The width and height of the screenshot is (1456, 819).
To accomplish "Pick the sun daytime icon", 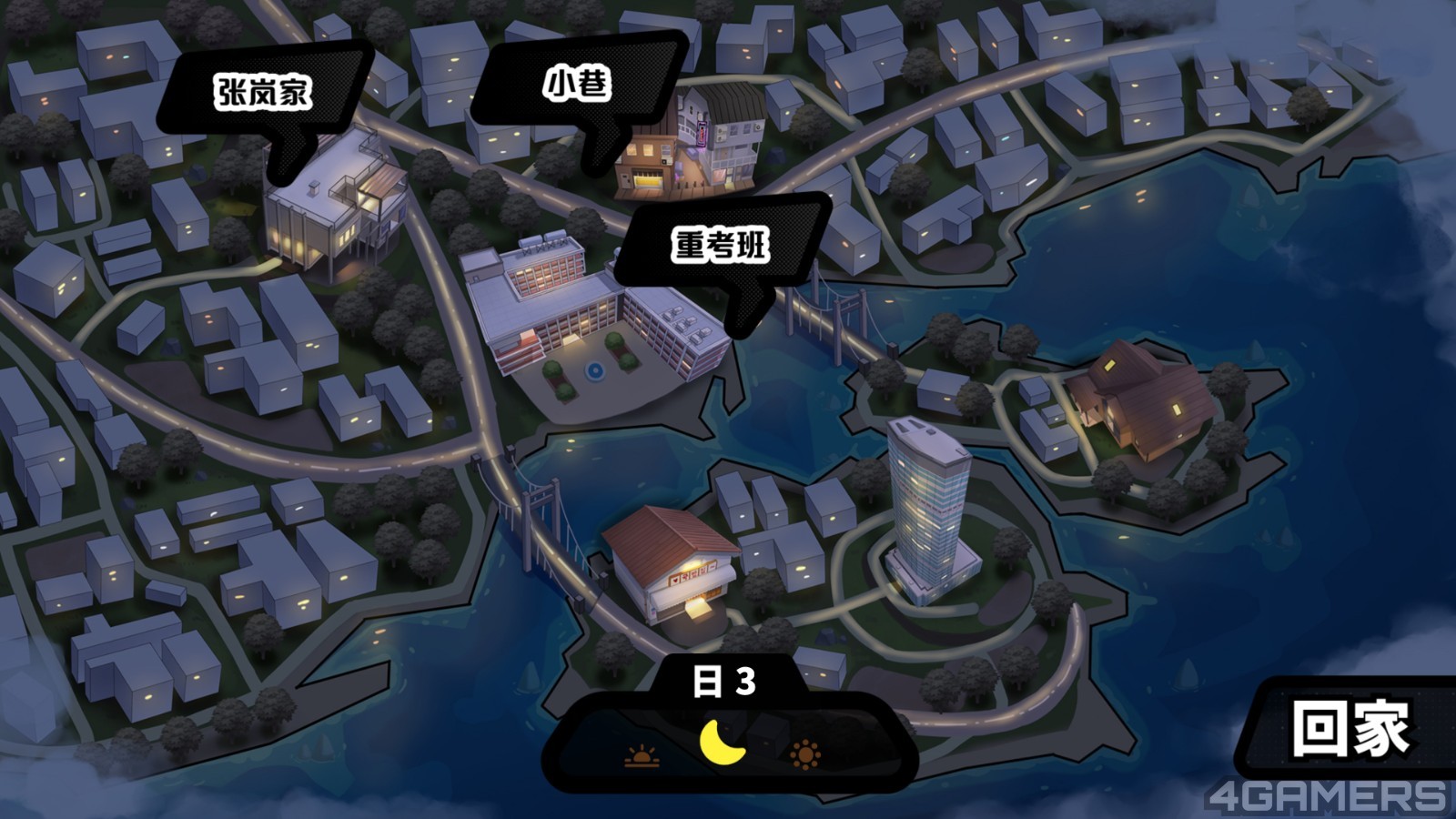I will pos(804,755).
